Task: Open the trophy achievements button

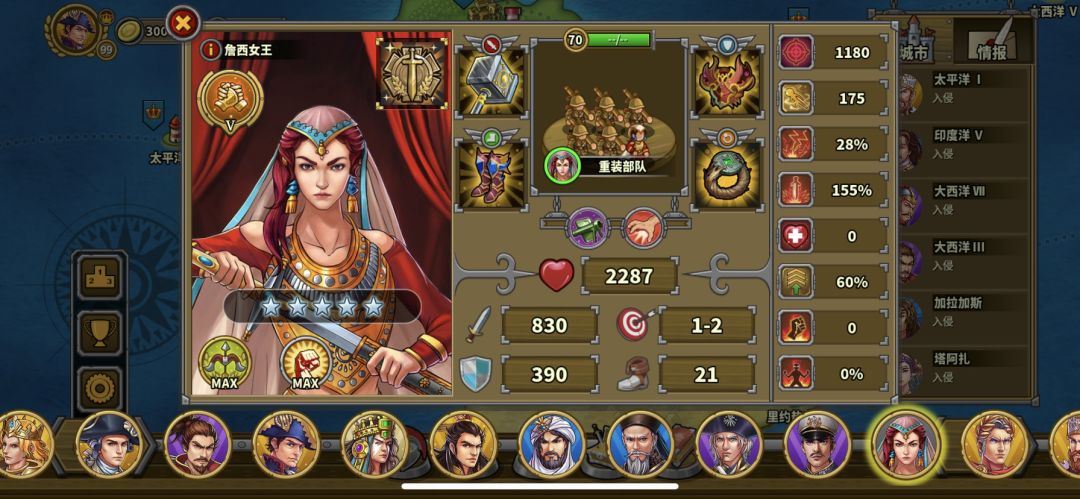Action: [x=100, y=333]
